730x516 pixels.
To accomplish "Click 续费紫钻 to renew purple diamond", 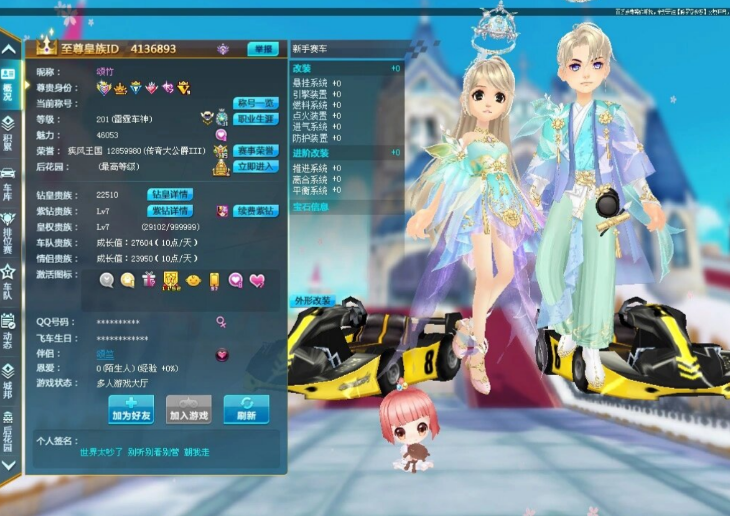I will (x=255, y=211).
